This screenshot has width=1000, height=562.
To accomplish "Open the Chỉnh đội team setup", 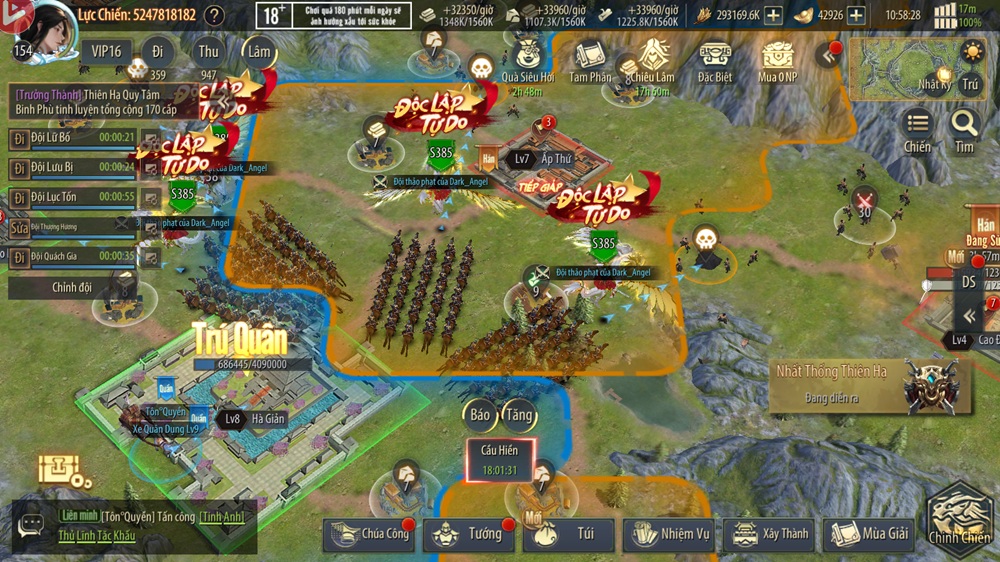I will [72, 287].
